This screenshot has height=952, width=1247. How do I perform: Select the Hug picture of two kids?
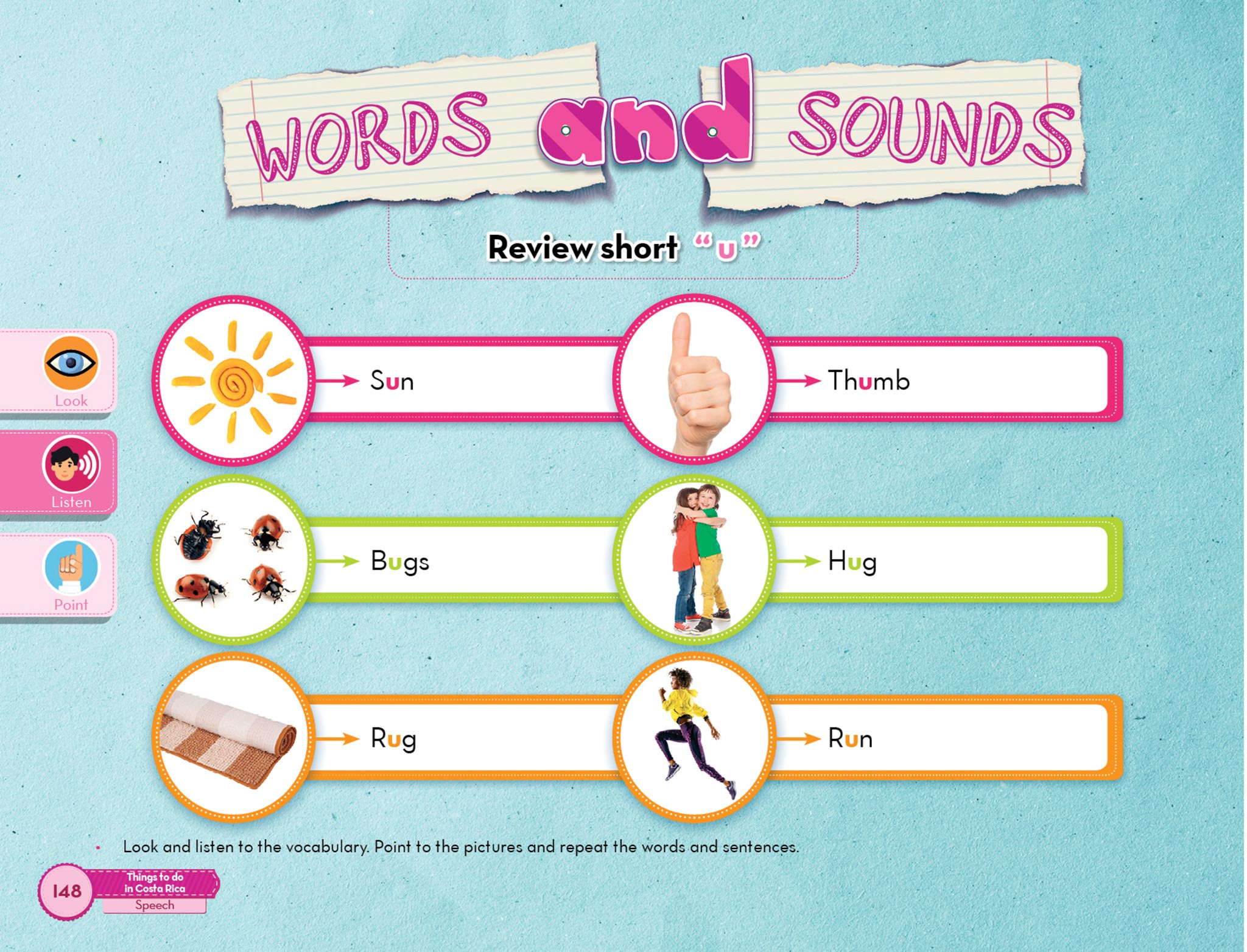[694, 561]
